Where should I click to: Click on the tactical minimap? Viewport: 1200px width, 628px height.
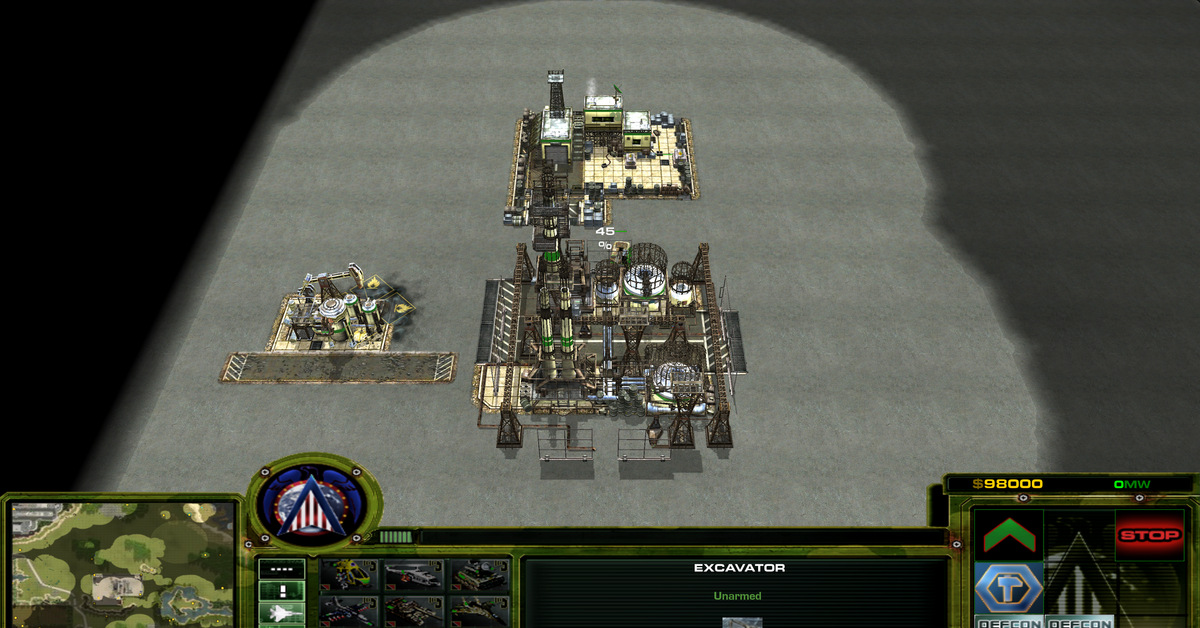121,561
